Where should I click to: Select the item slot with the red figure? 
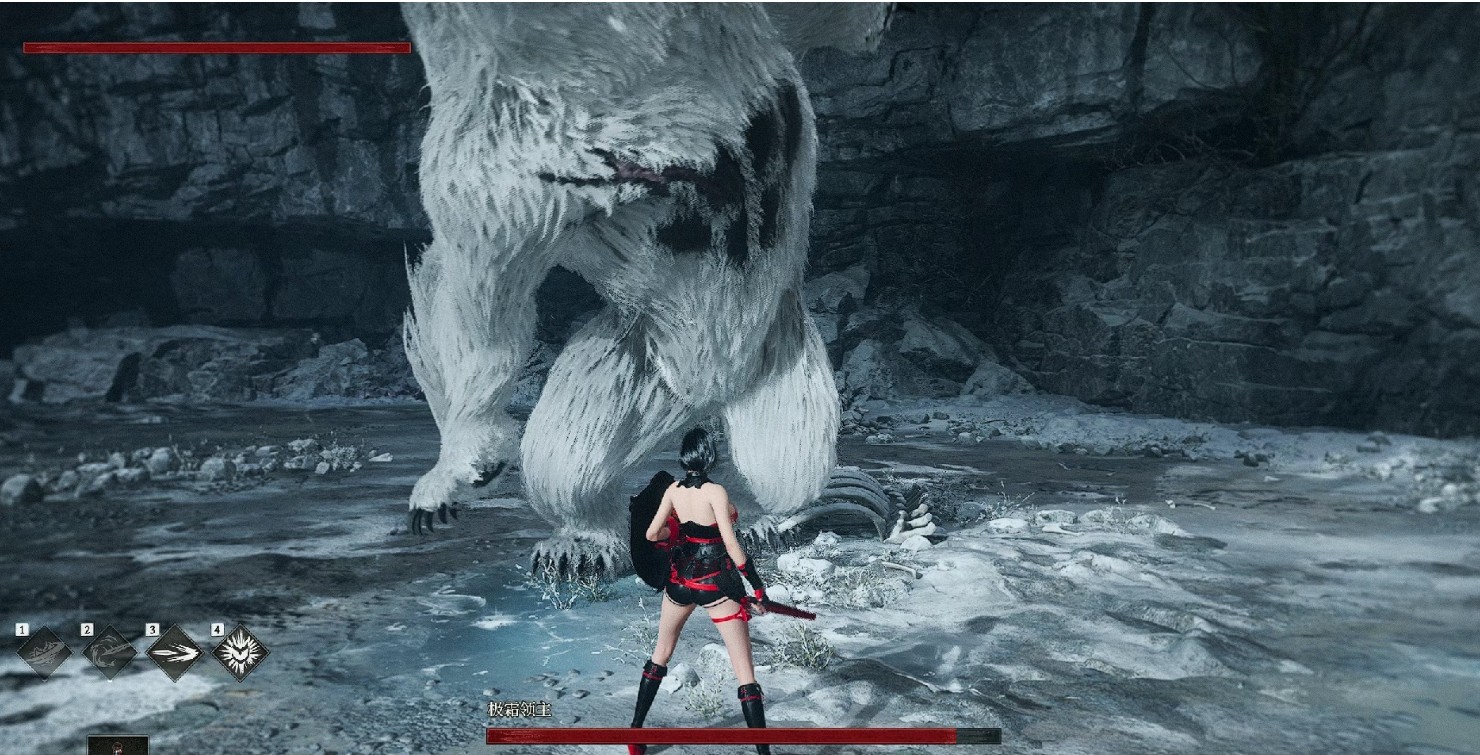tap(117, 746)
